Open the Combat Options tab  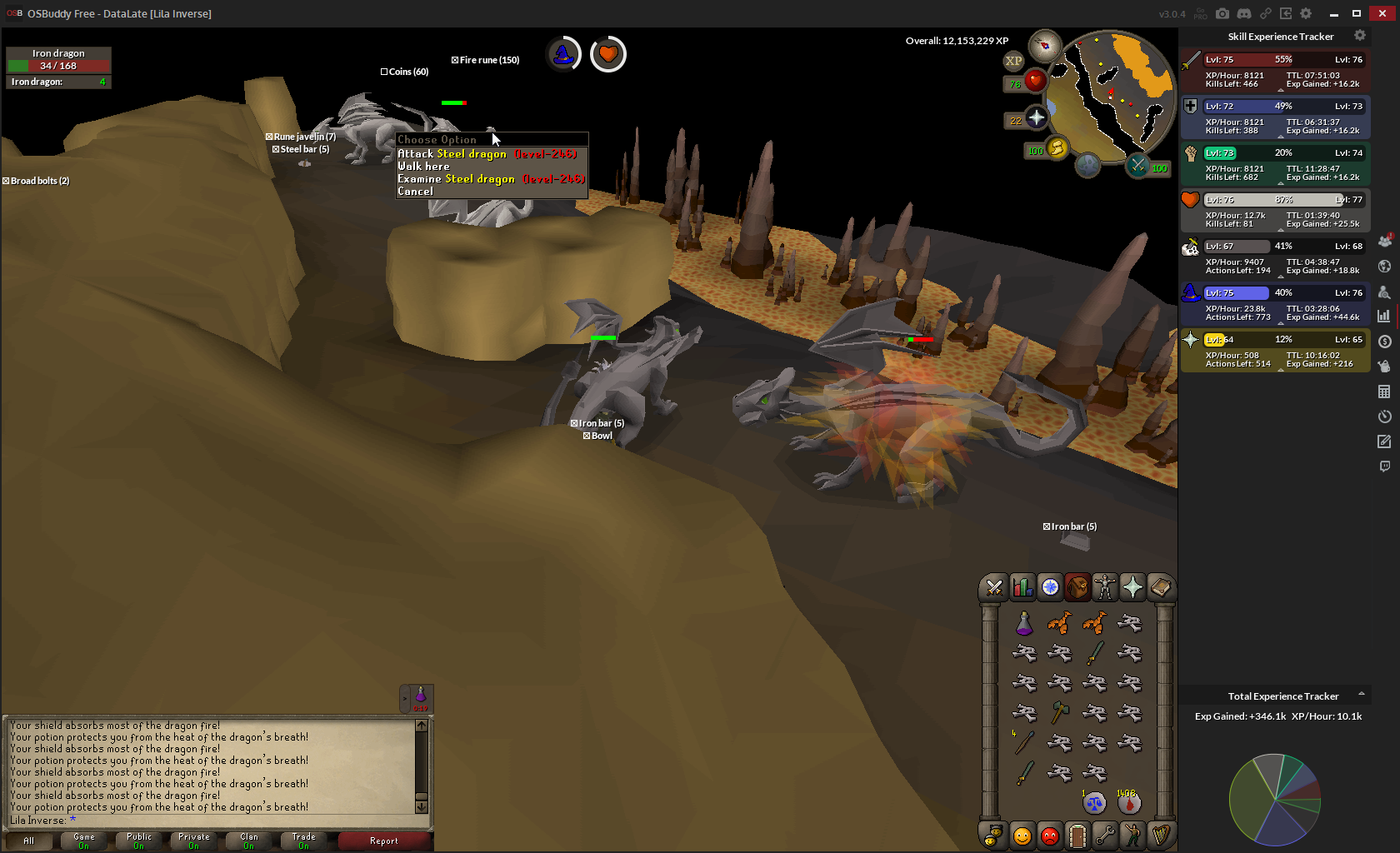(x=994, y=588)
